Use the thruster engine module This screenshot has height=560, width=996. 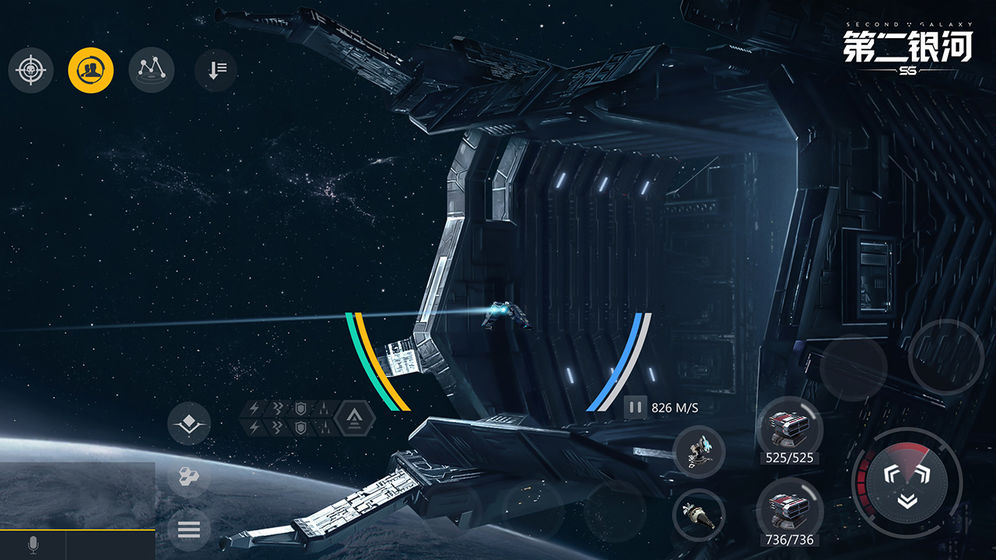[699, 515]
